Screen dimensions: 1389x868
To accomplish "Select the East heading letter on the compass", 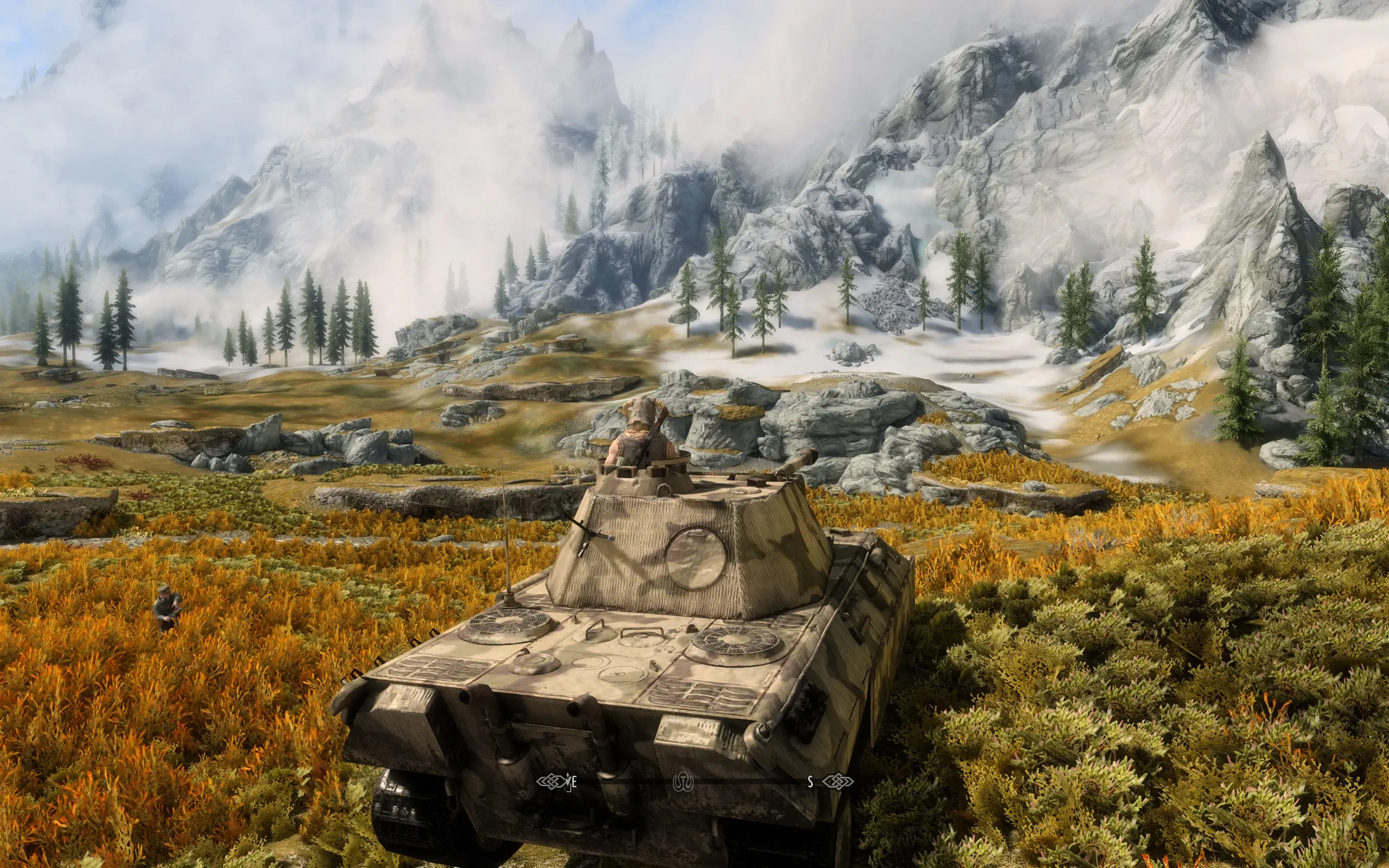I will point(574,781).
